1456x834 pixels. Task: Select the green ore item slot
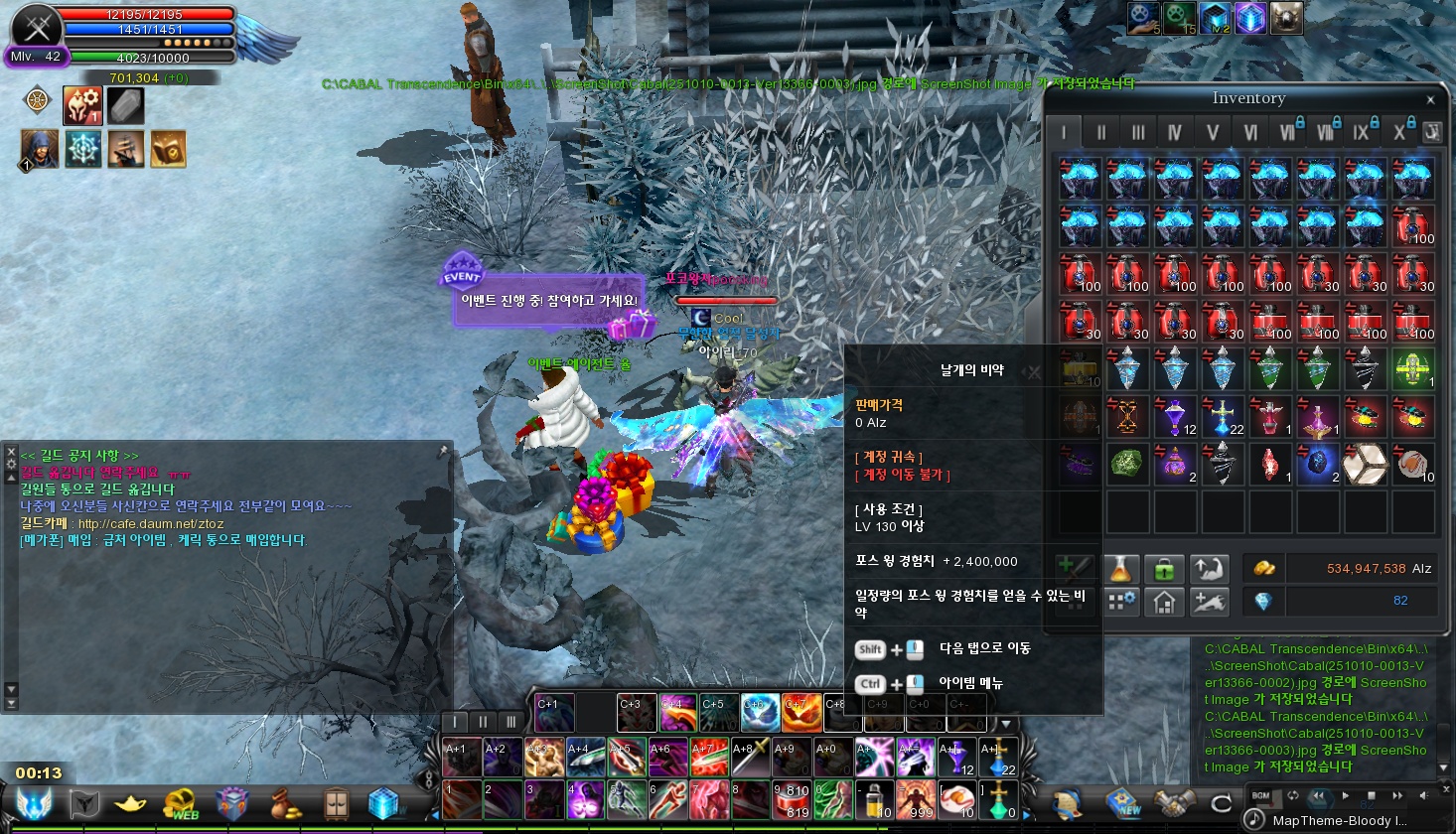tap(1126, 465)
